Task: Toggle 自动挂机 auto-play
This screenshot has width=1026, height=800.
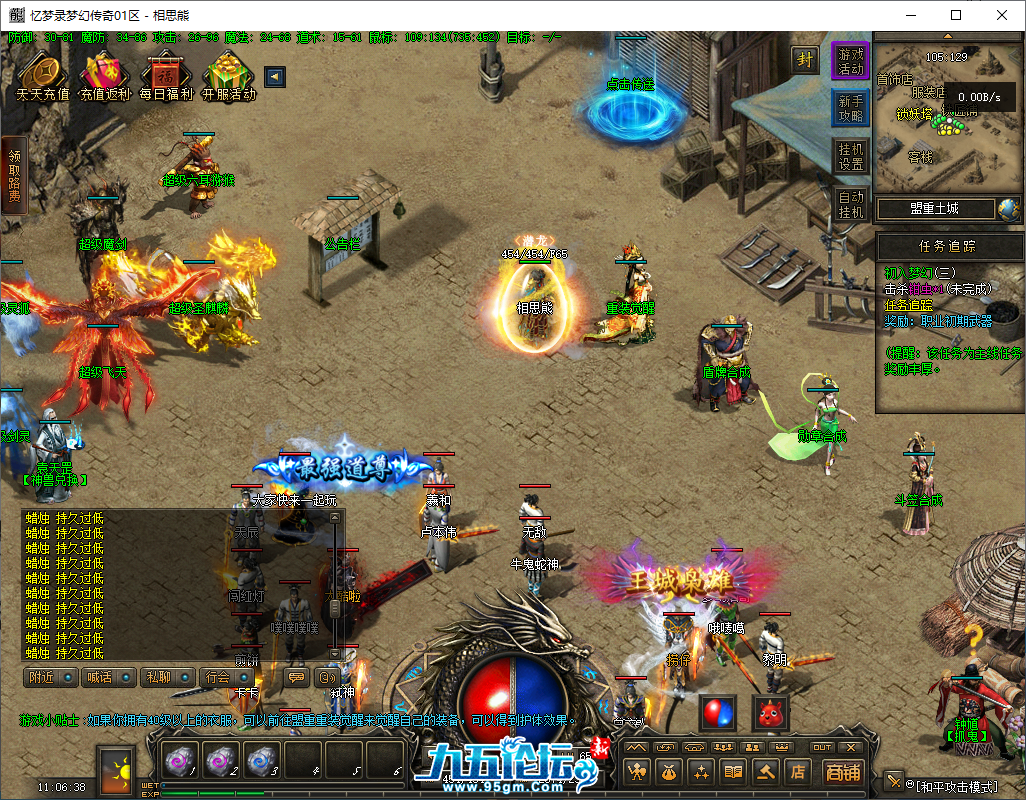Action: pos(851,204)
